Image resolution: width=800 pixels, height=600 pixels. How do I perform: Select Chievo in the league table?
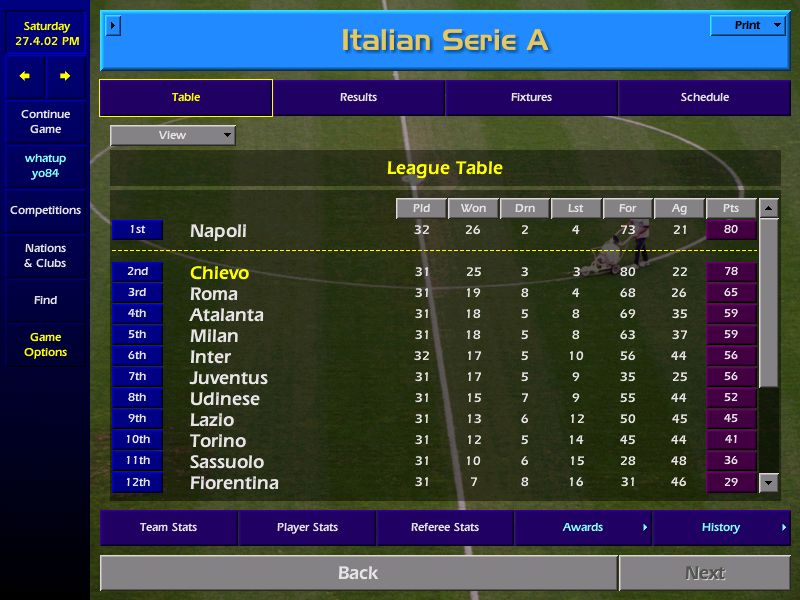[x=220, y=273]
